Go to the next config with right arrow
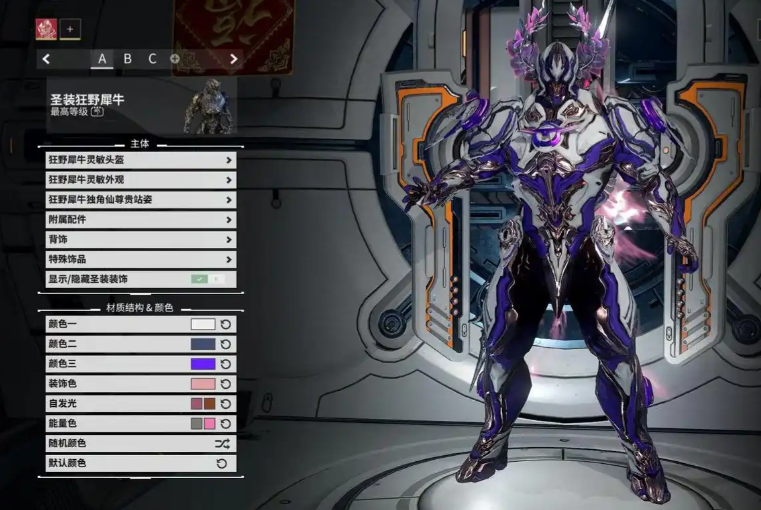 (234, 59)
